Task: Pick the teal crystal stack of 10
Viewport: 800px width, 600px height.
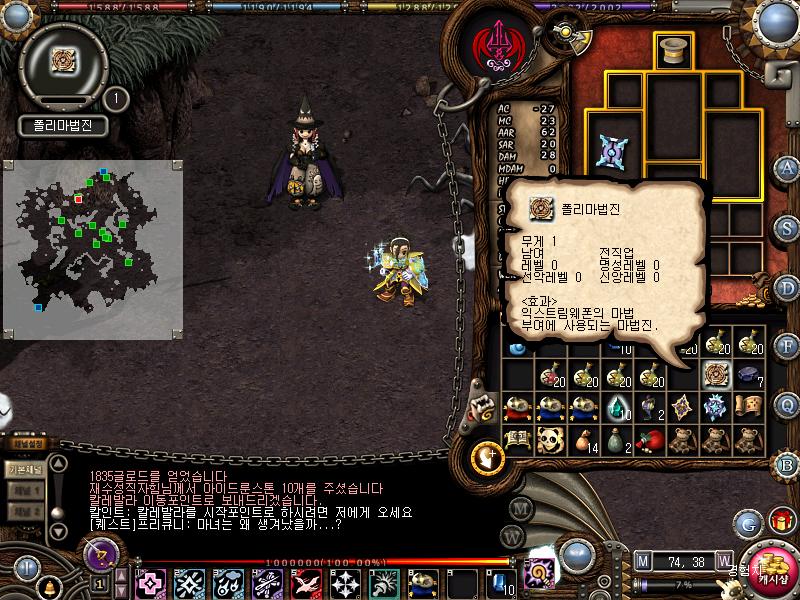Action: 613,406
